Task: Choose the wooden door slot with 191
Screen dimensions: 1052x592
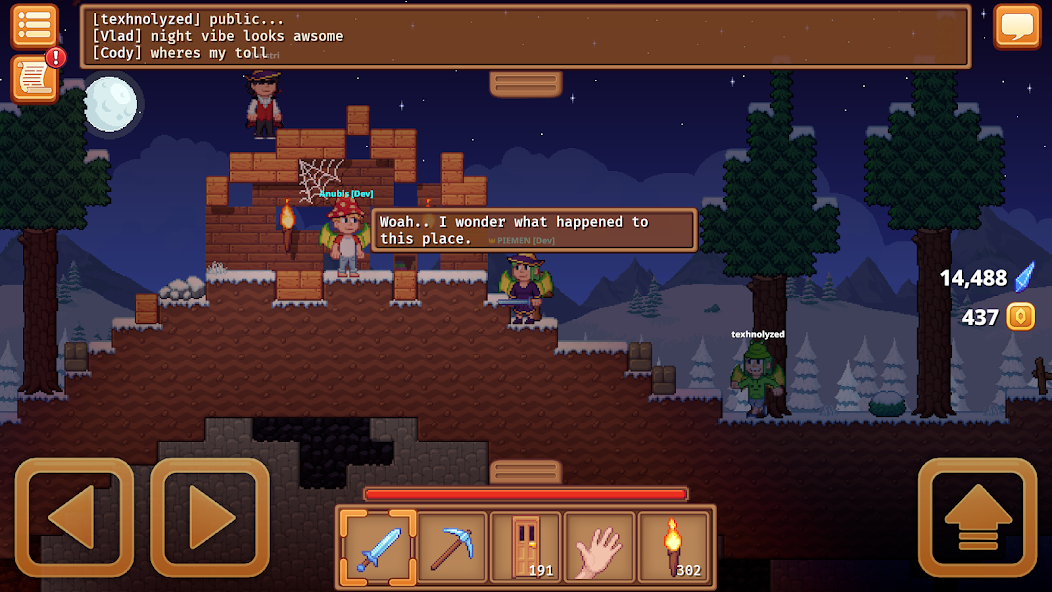Action: (x=526, y=547)
